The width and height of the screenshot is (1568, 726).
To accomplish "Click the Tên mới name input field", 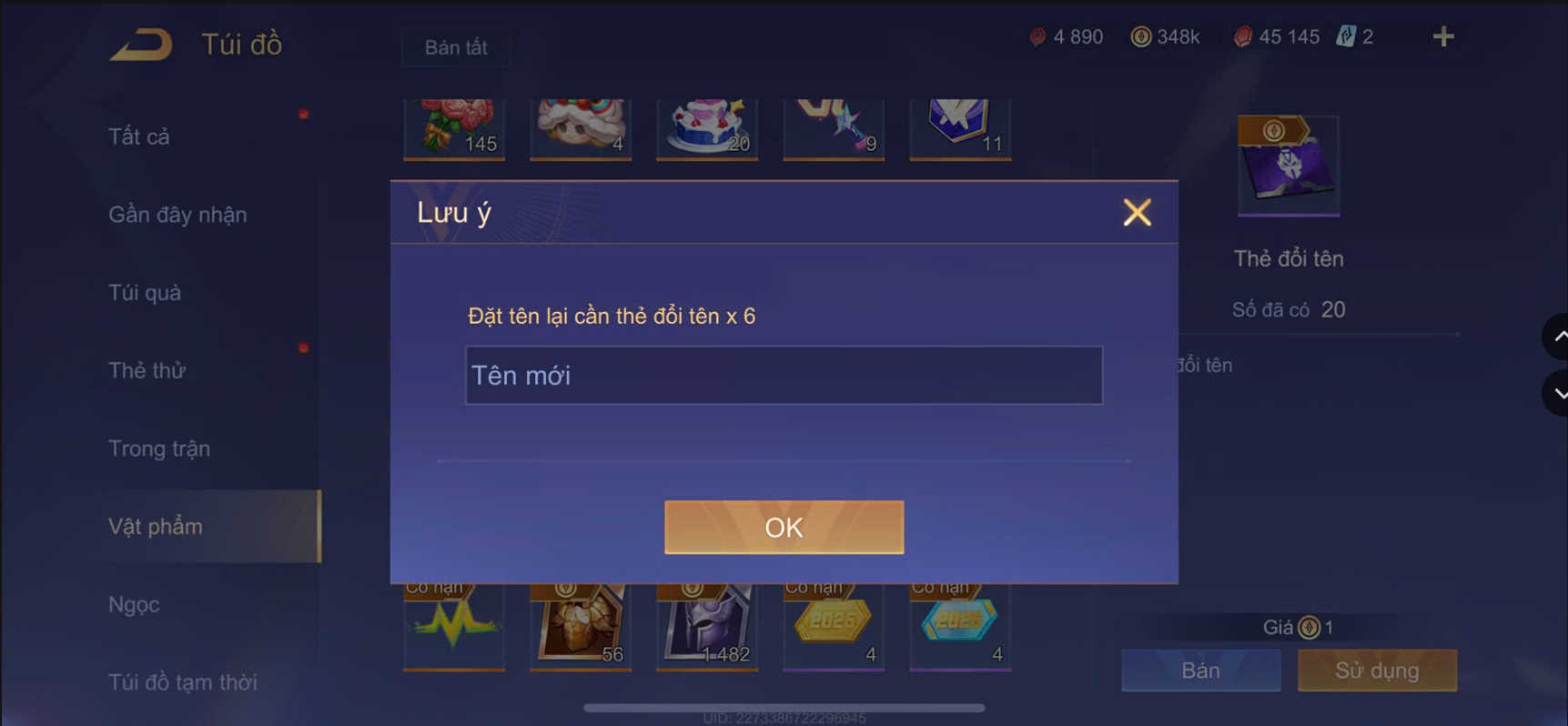I will (784, 375).
